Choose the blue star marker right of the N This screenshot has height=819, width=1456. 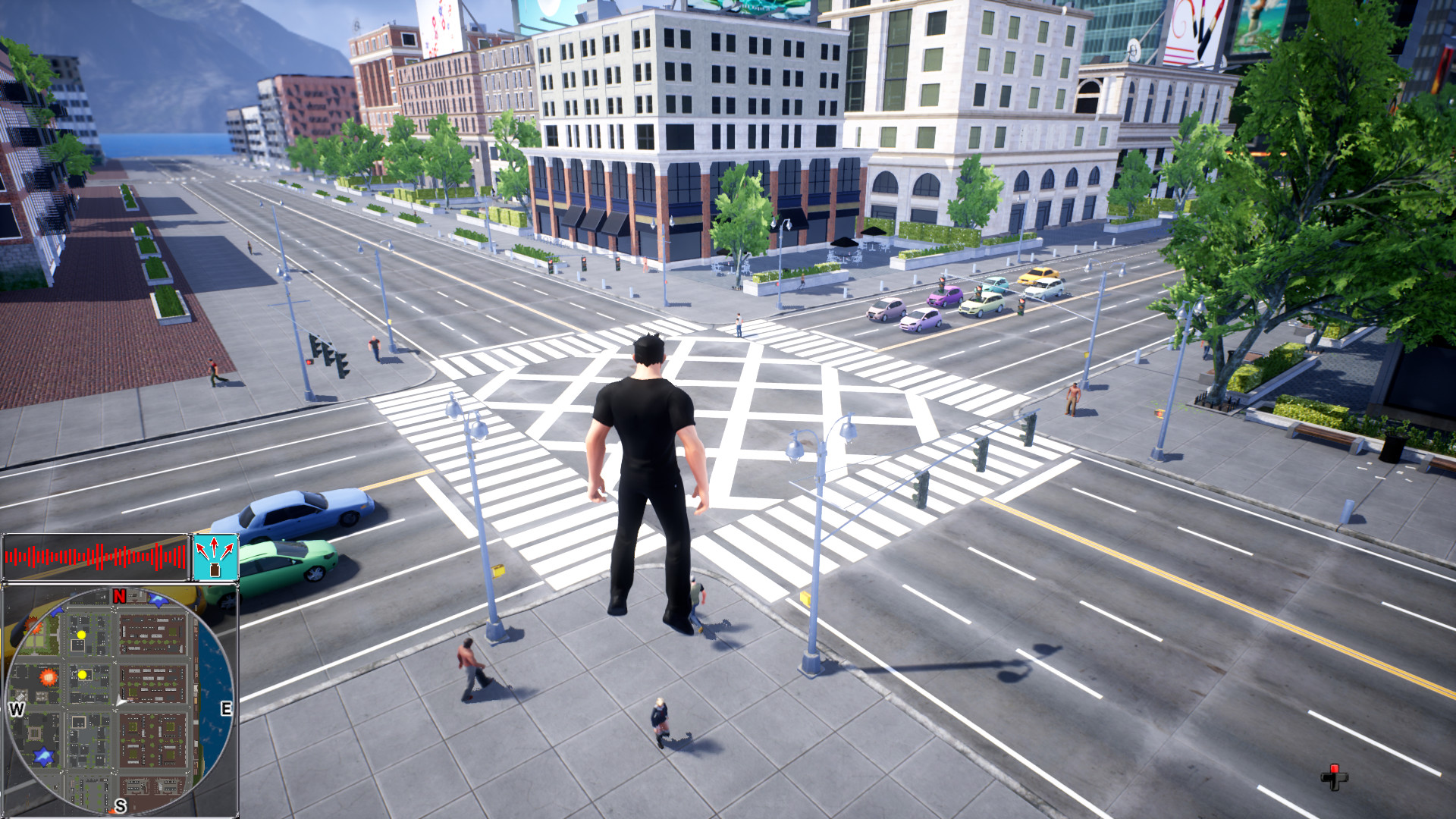point(158,601)
